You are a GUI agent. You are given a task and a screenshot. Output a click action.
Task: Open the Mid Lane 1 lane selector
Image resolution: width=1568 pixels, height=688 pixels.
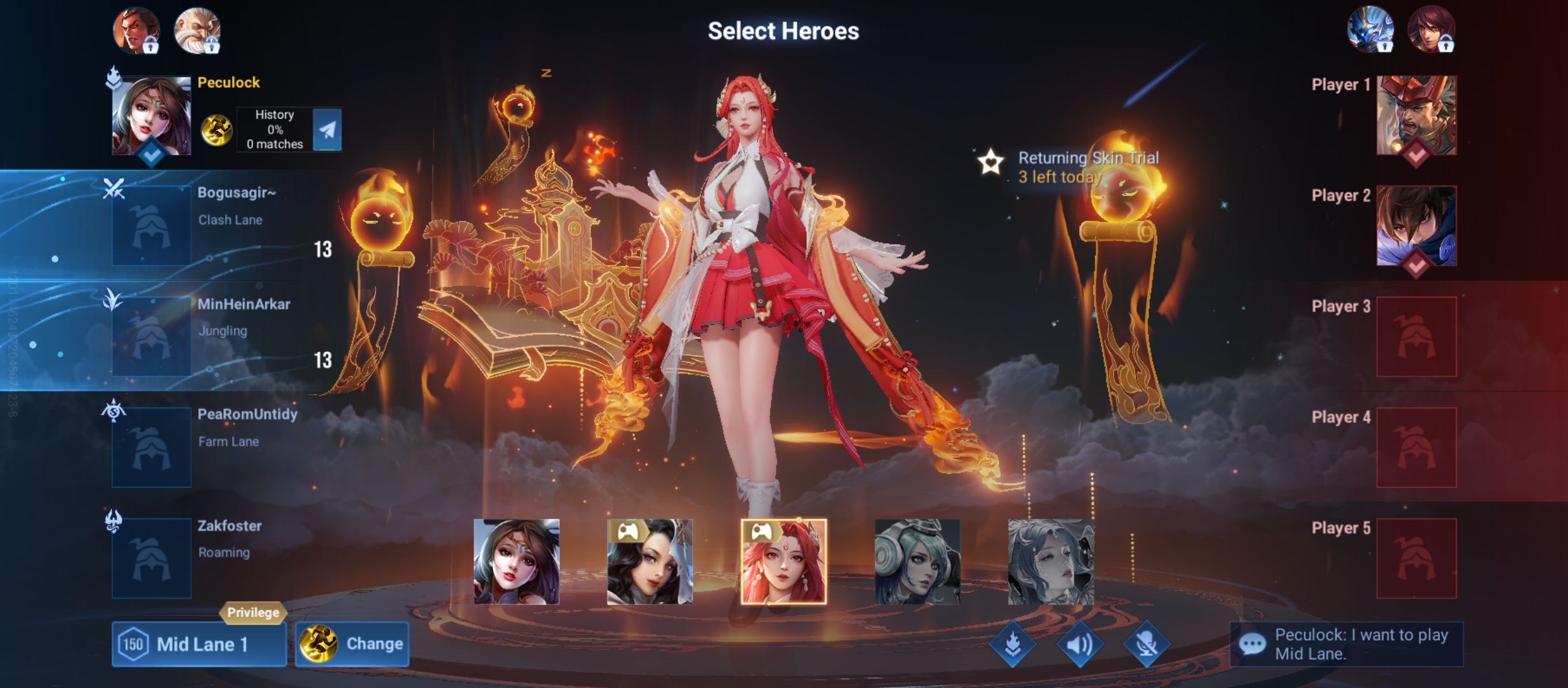point(199,644)
